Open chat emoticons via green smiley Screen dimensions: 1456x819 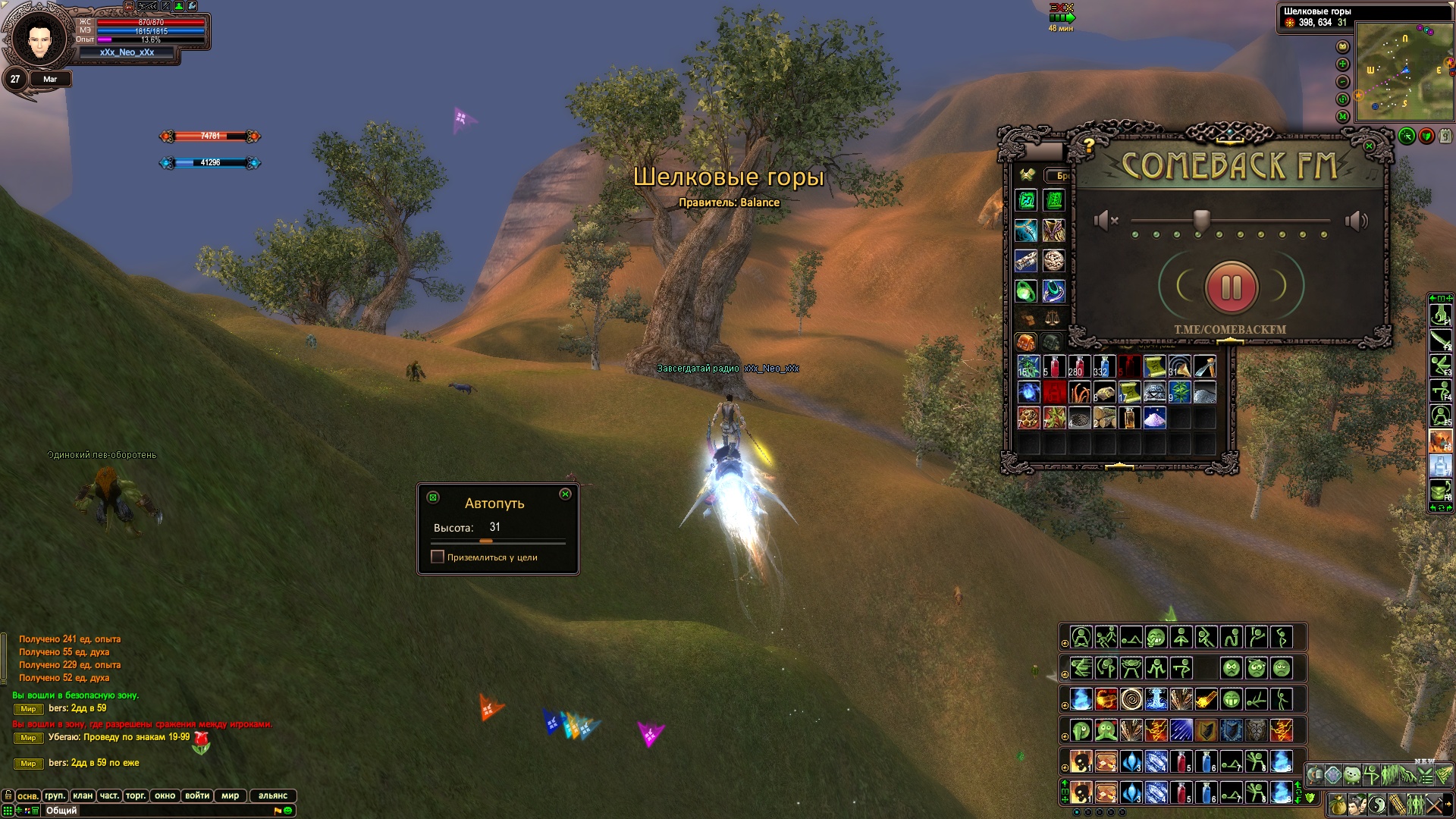pos(288,811)
